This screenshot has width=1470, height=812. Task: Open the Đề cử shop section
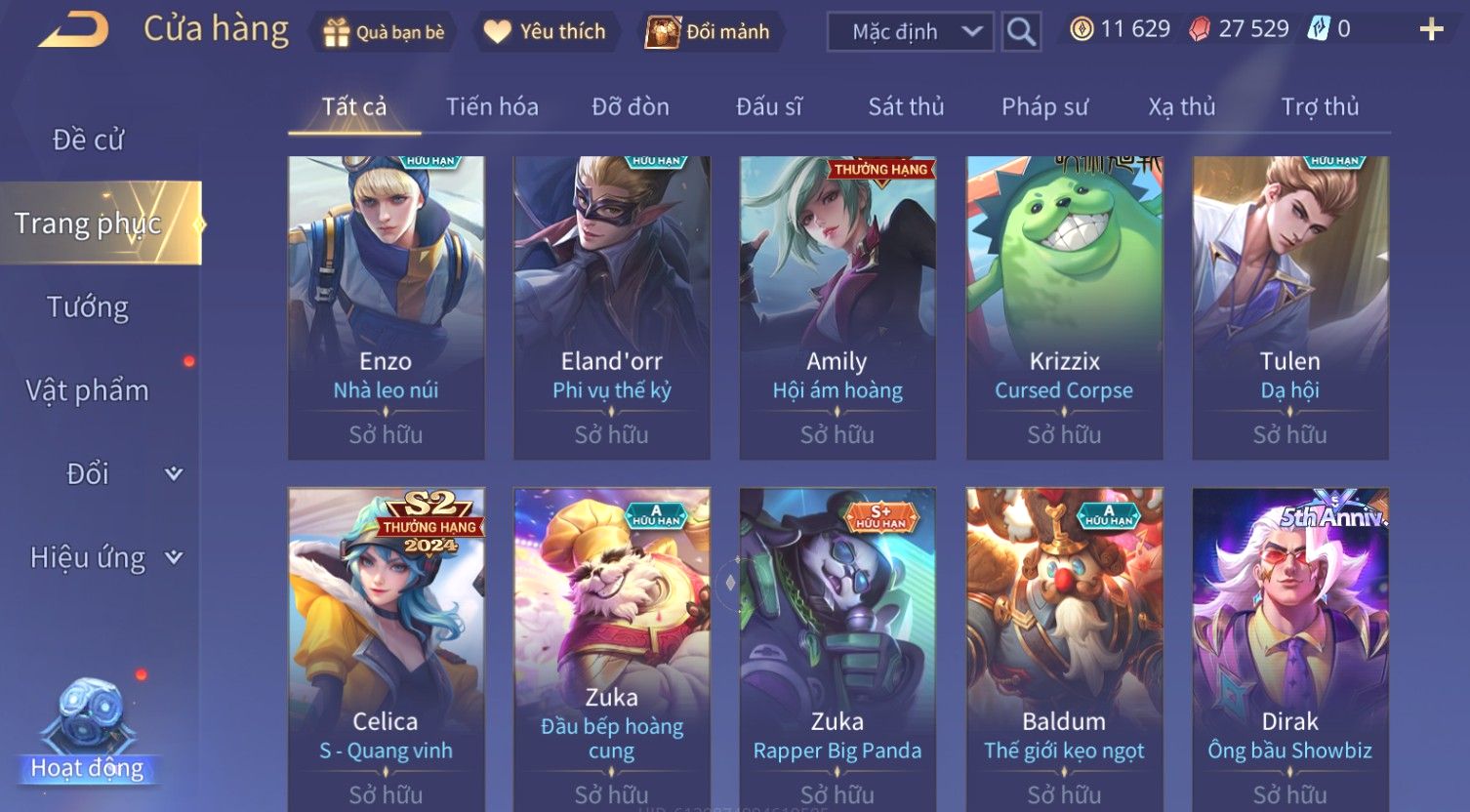point(88,140)
